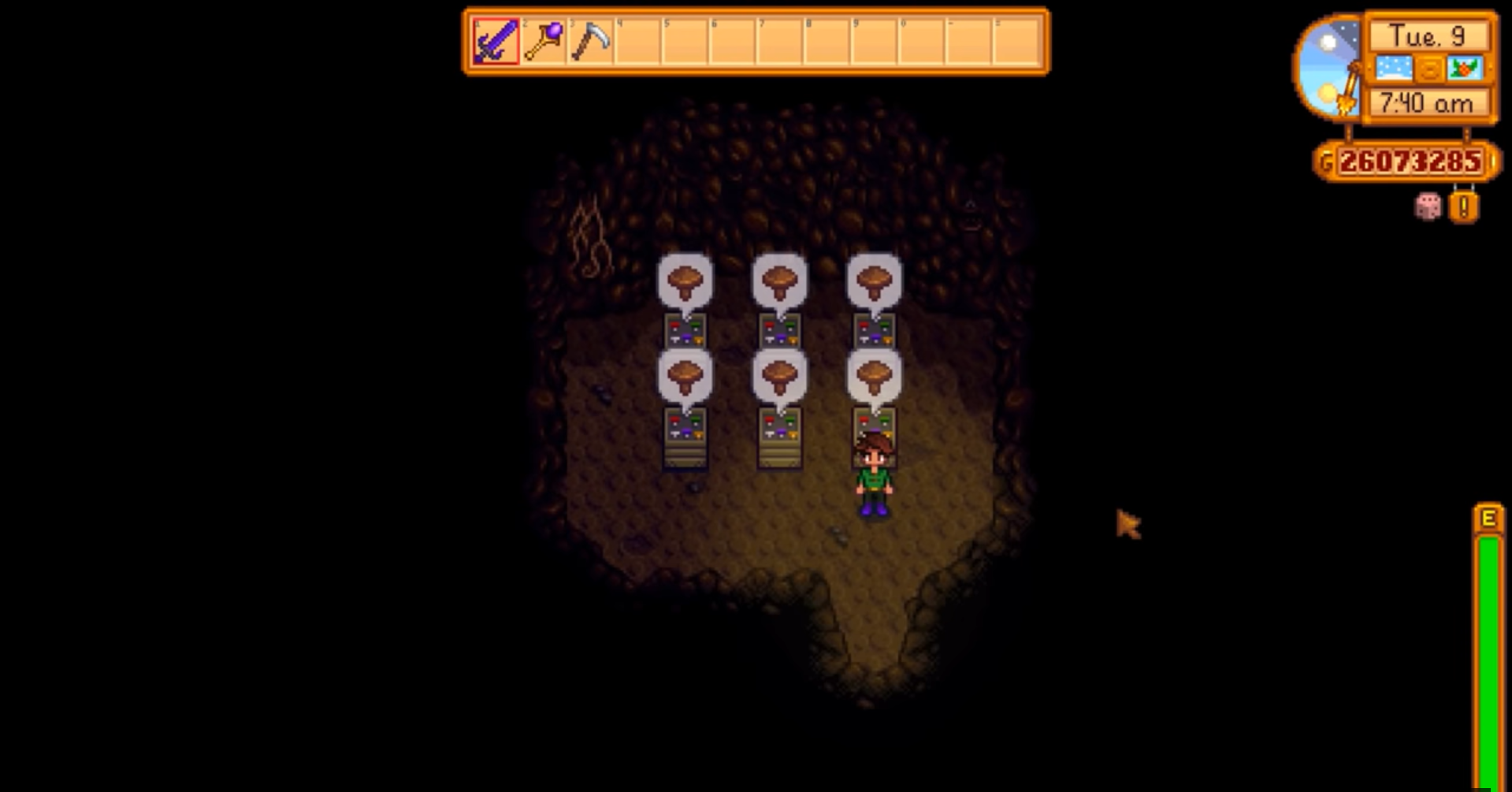Harvest the mushroom from the bottom-left dehydrator
Screen dimensions: 1512x792
pyautogui.click(x=685, y=437)
